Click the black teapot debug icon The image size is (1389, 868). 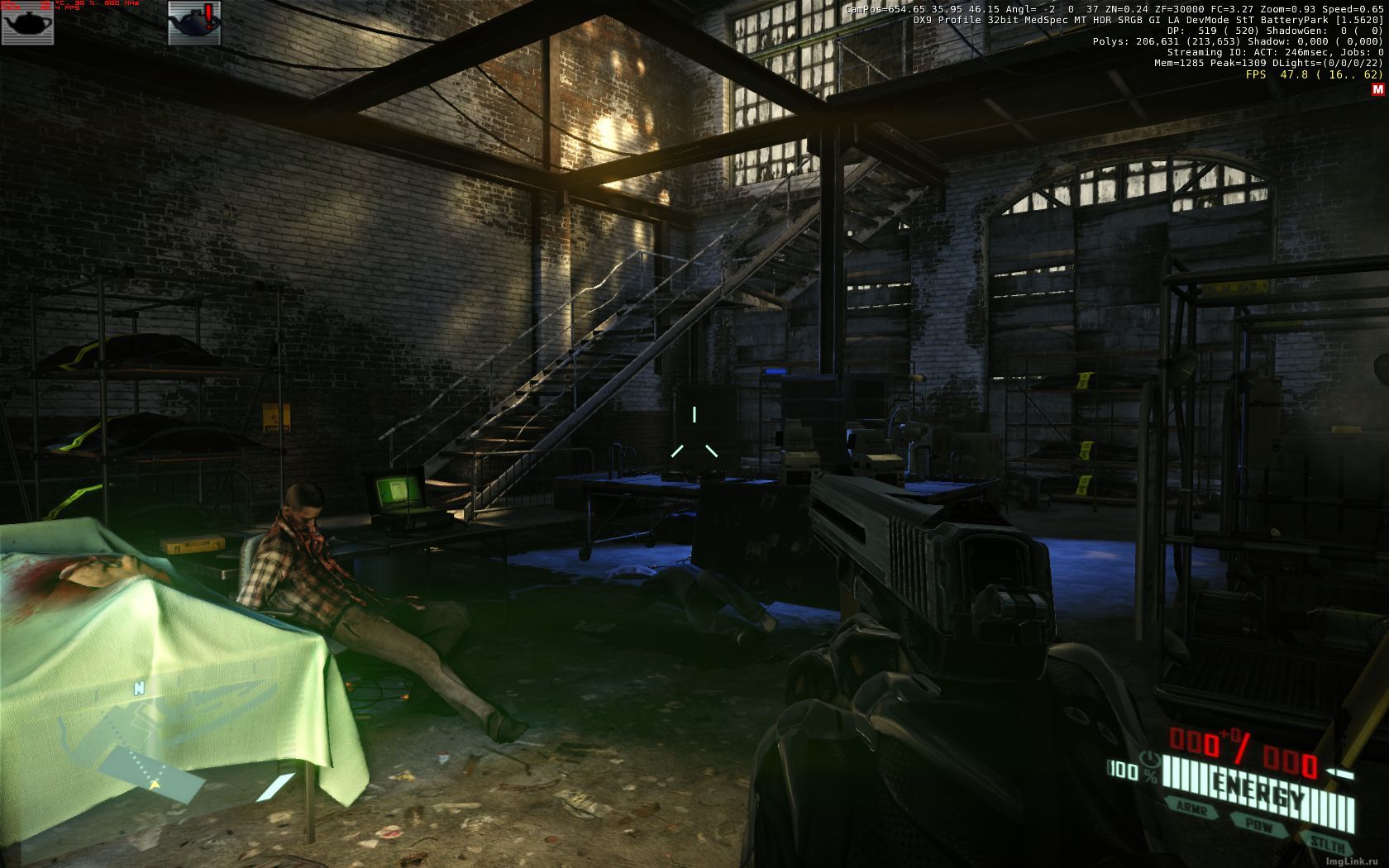27,22
